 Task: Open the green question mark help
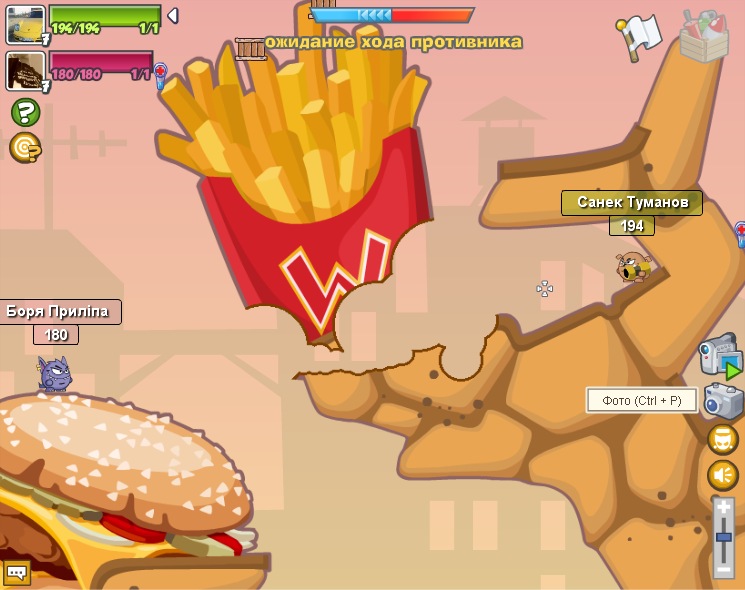pos(25,111)
